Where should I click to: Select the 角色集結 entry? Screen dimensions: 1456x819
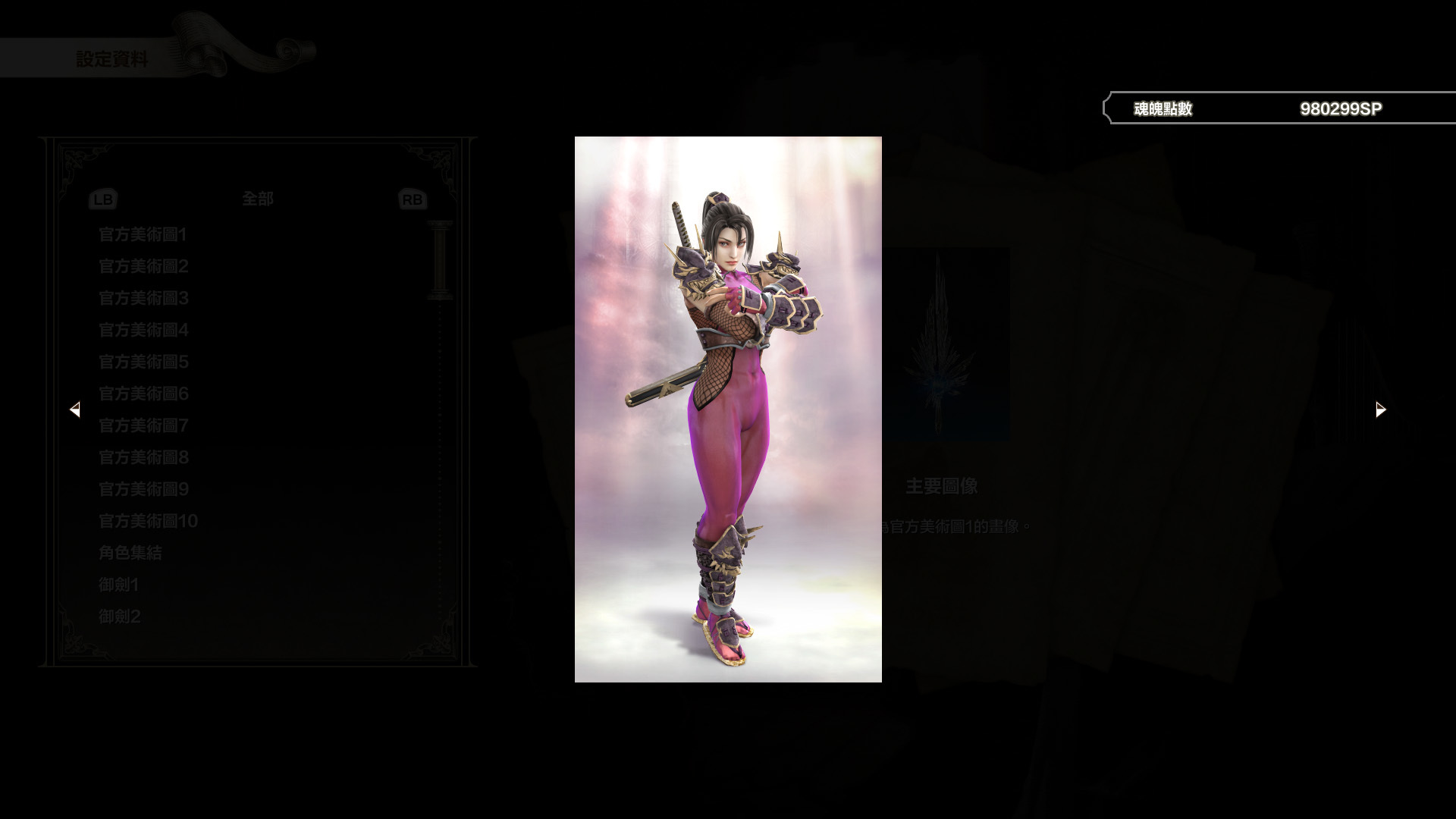coord(129,553)
